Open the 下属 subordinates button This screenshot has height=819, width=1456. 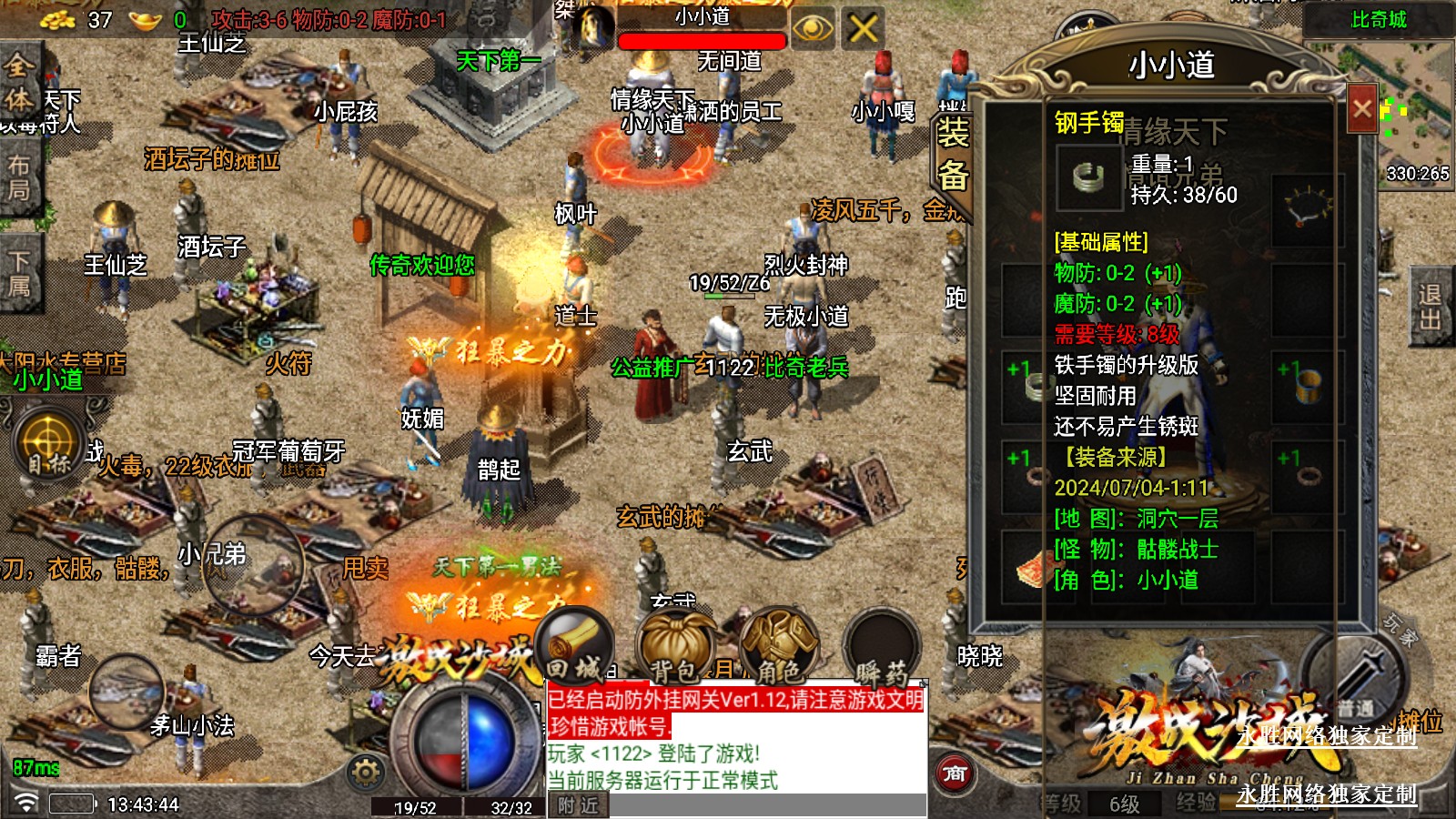coord(18,274)
